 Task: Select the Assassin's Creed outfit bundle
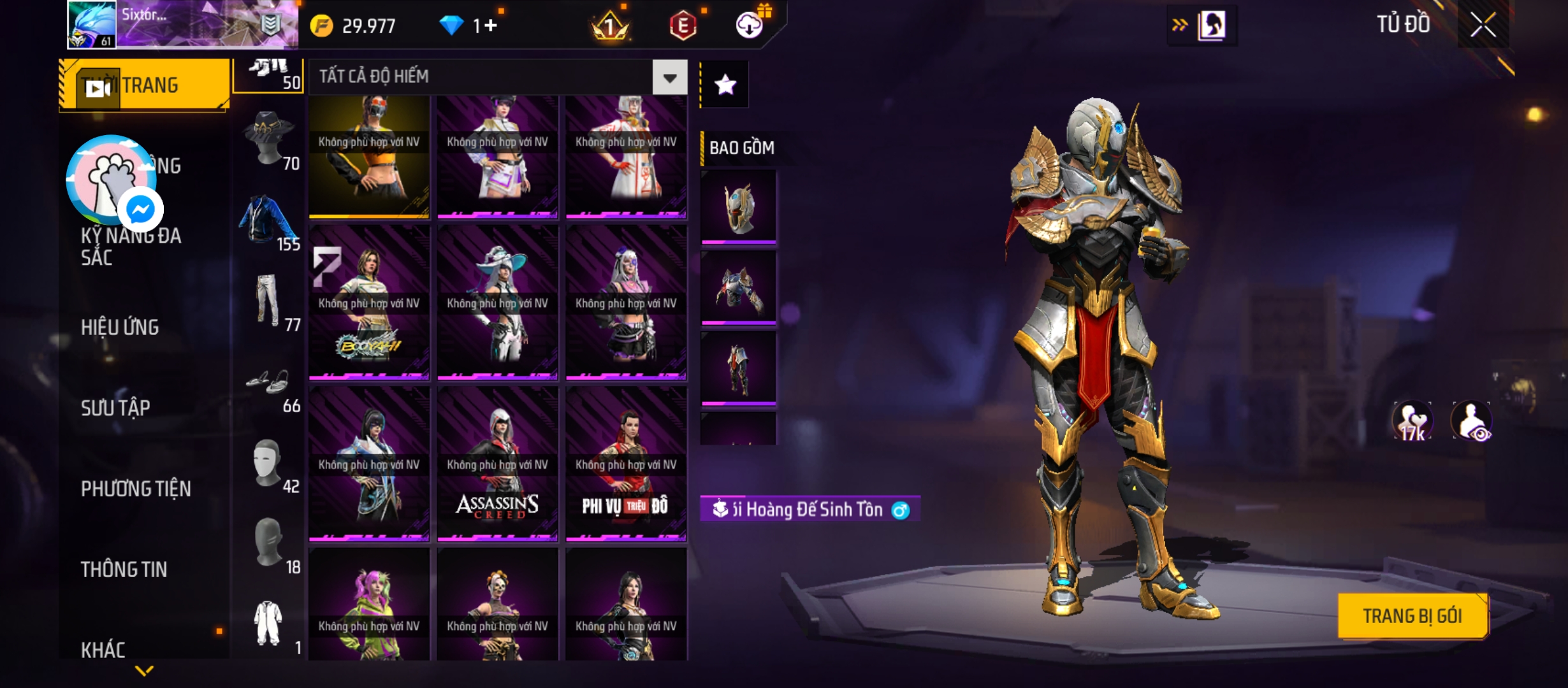[x=497, y=464]
